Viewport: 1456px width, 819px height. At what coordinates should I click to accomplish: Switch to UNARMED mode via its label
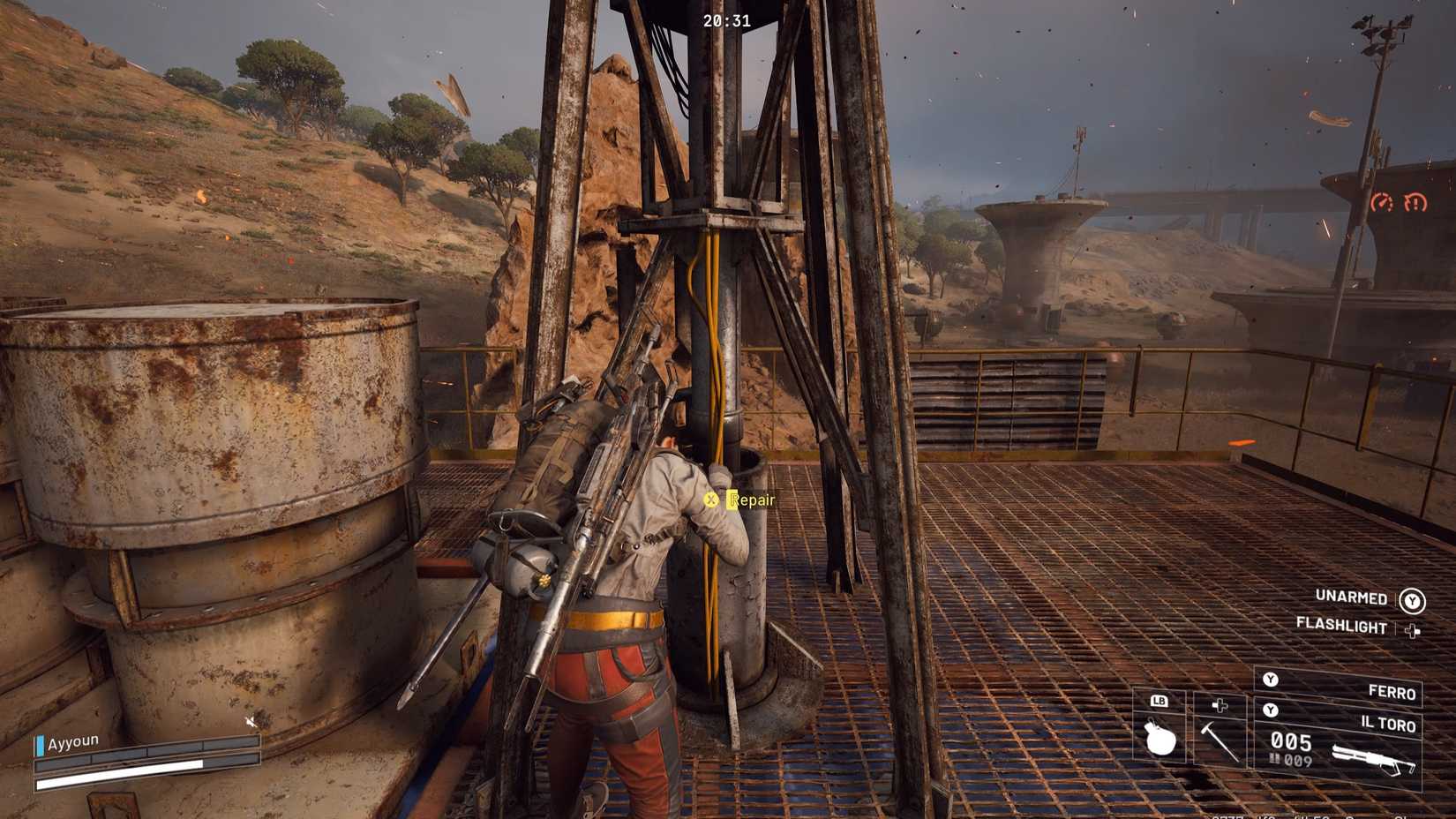(x=1350, y=597)
